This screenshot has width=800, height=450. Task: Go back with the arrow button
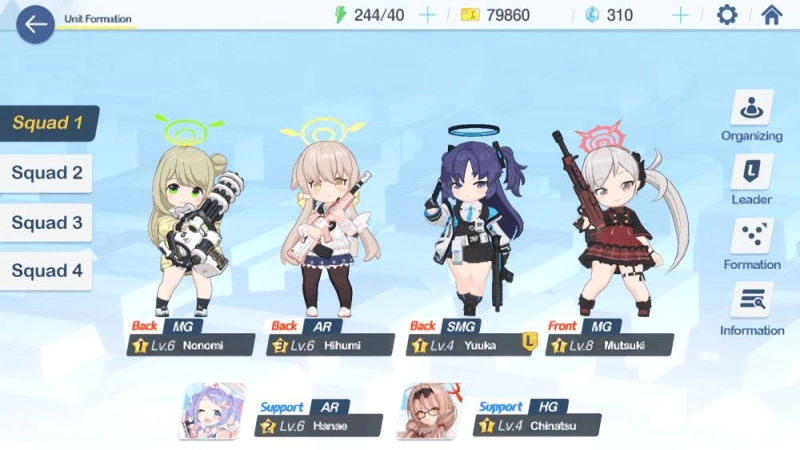click(35, 24)
